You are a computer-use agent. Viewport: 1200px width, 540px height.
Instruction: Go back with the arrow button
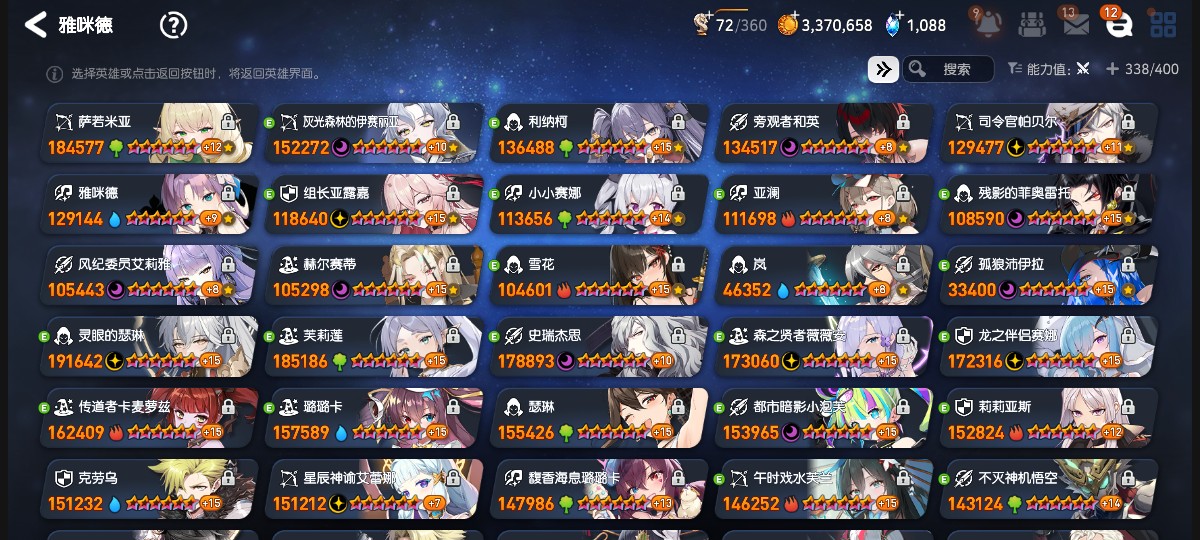(36, 25)
